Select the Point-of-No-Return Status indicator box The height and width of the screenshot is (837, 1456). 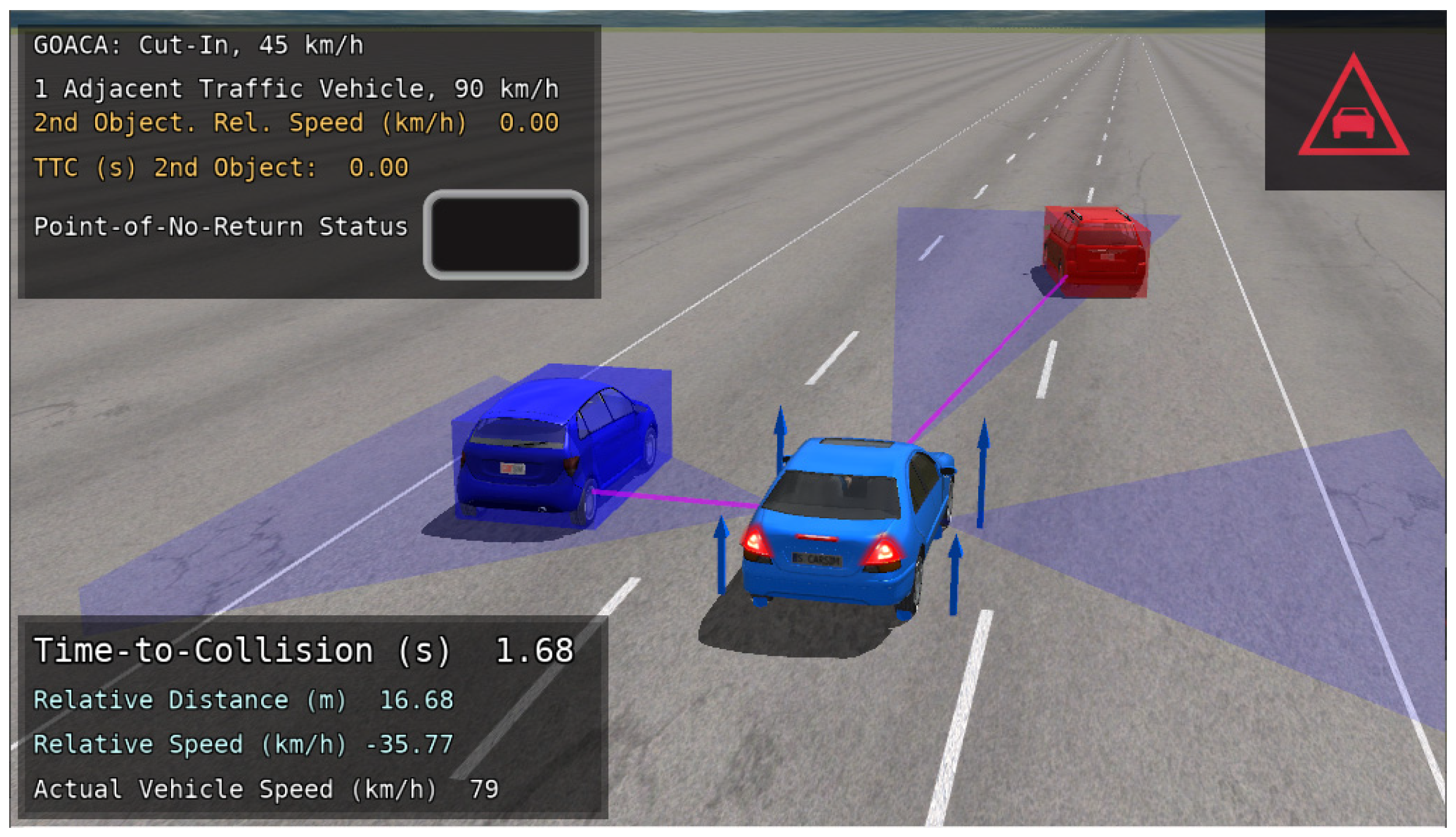point(505,235)
